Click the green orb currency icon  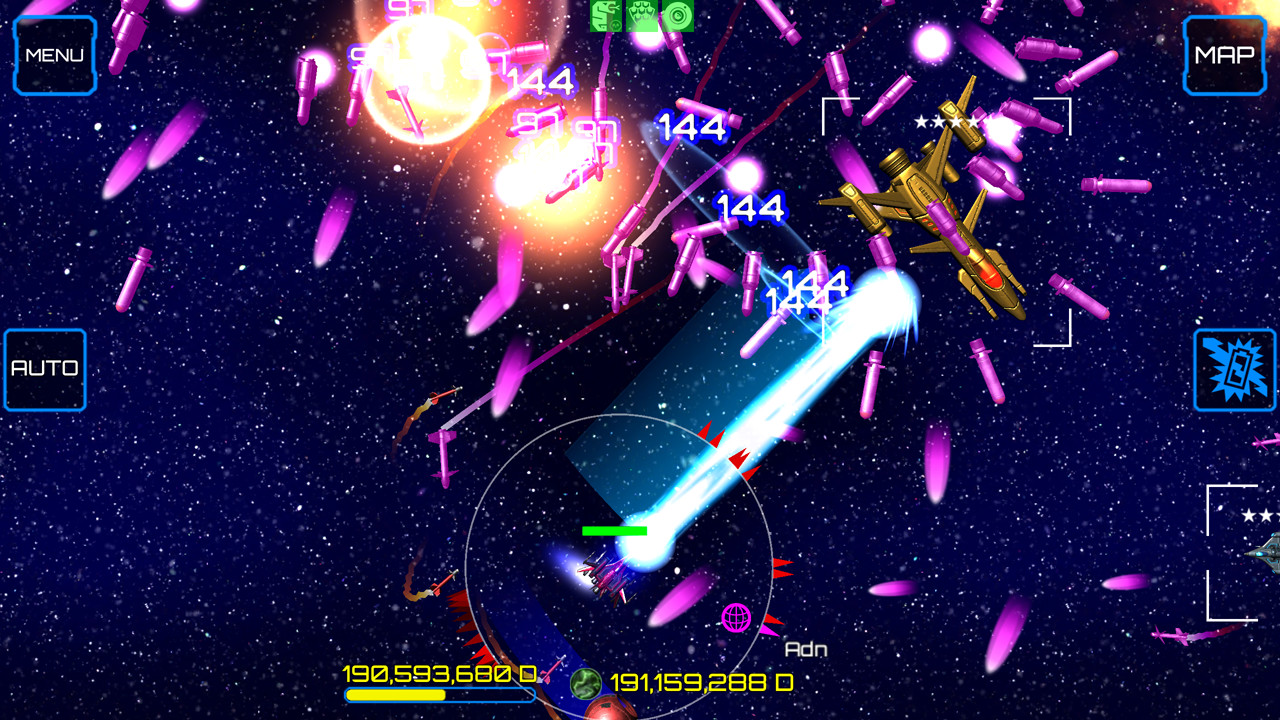tap(585, 683)
